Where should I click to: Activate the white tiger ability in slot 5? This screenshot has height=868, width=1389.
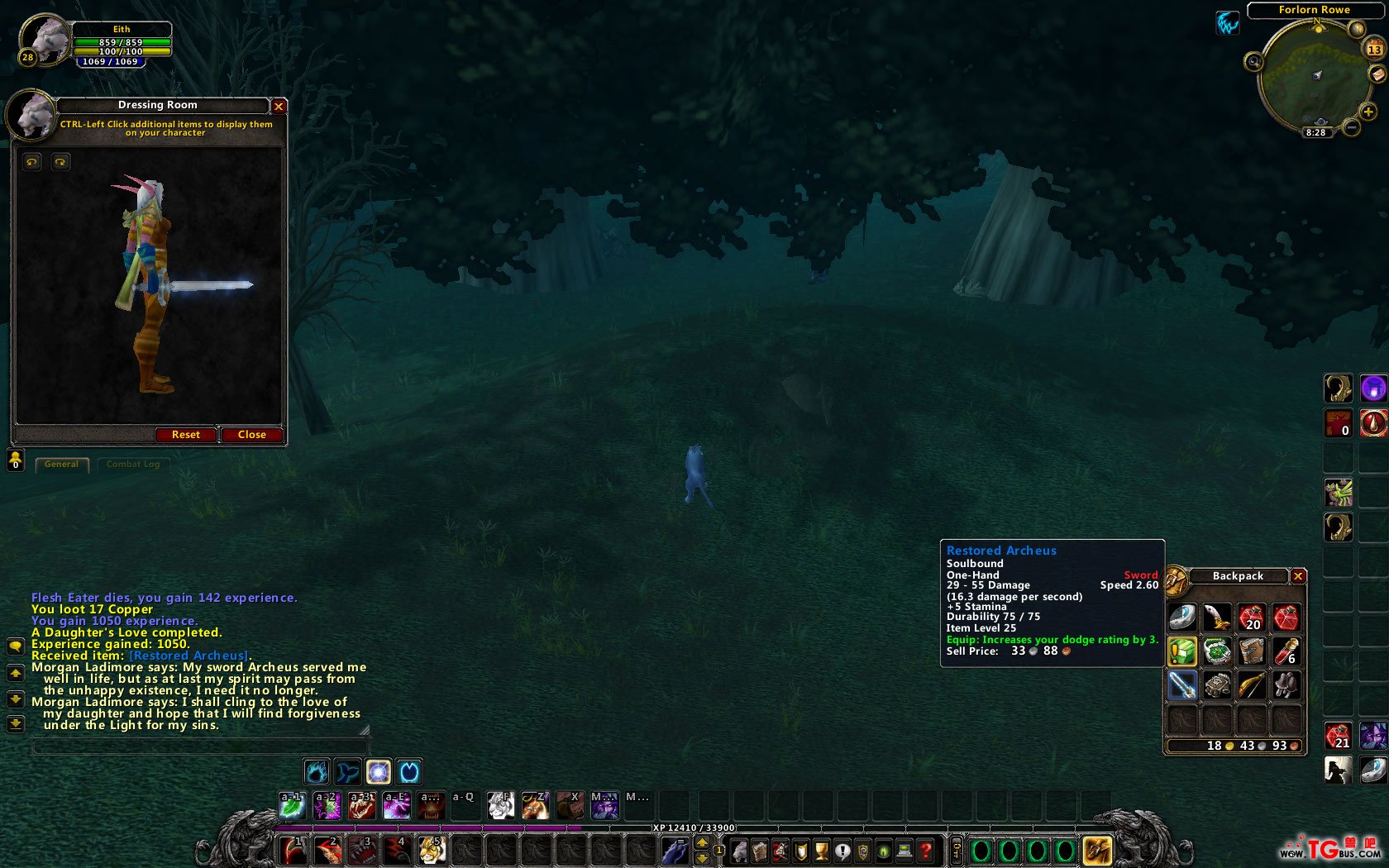(x=432, y=850)
